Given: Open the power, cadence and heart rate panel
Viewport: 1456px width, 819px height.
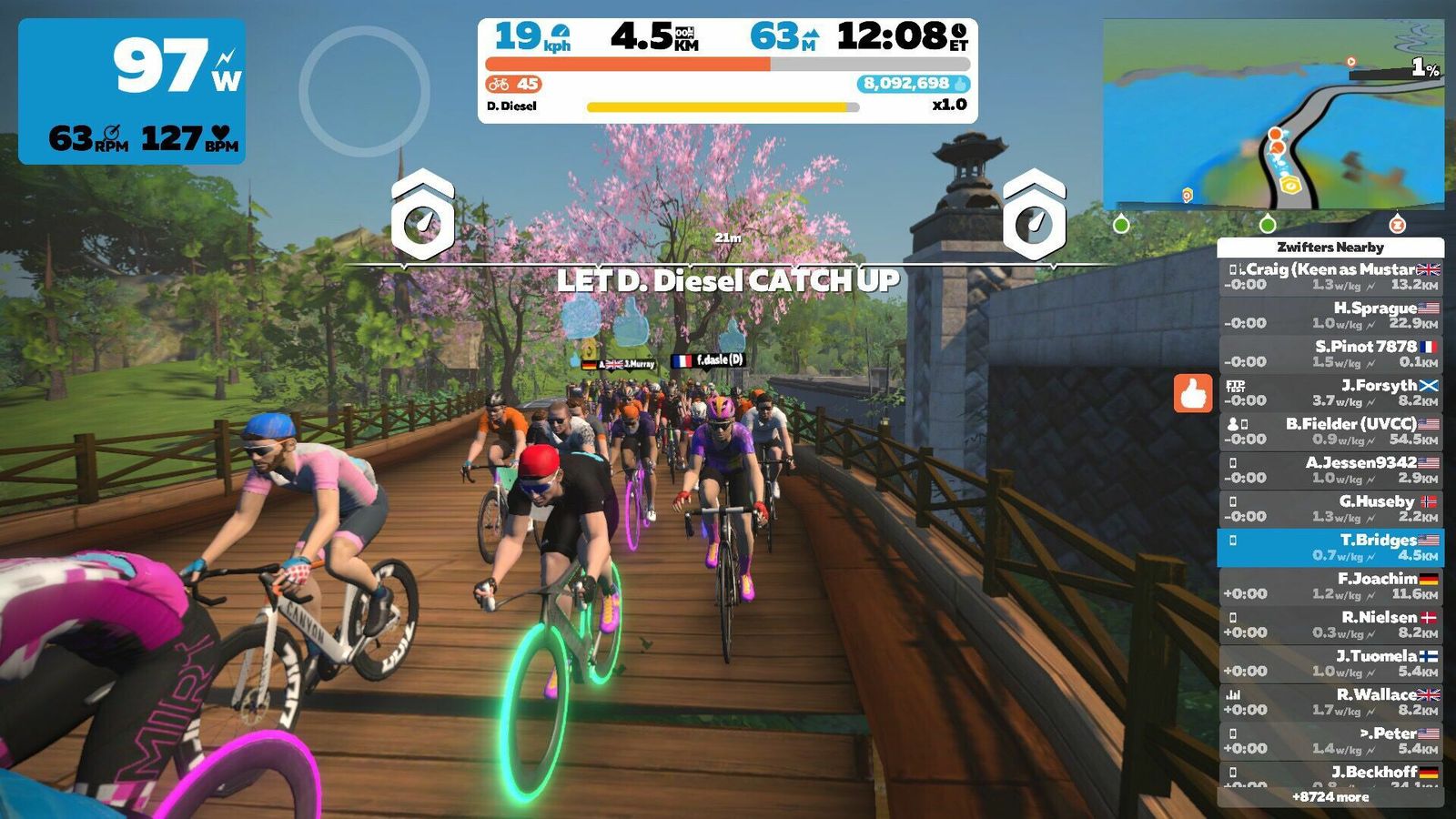Looking at the screenshot, I should pyautogui.click(x=132, y=91).
